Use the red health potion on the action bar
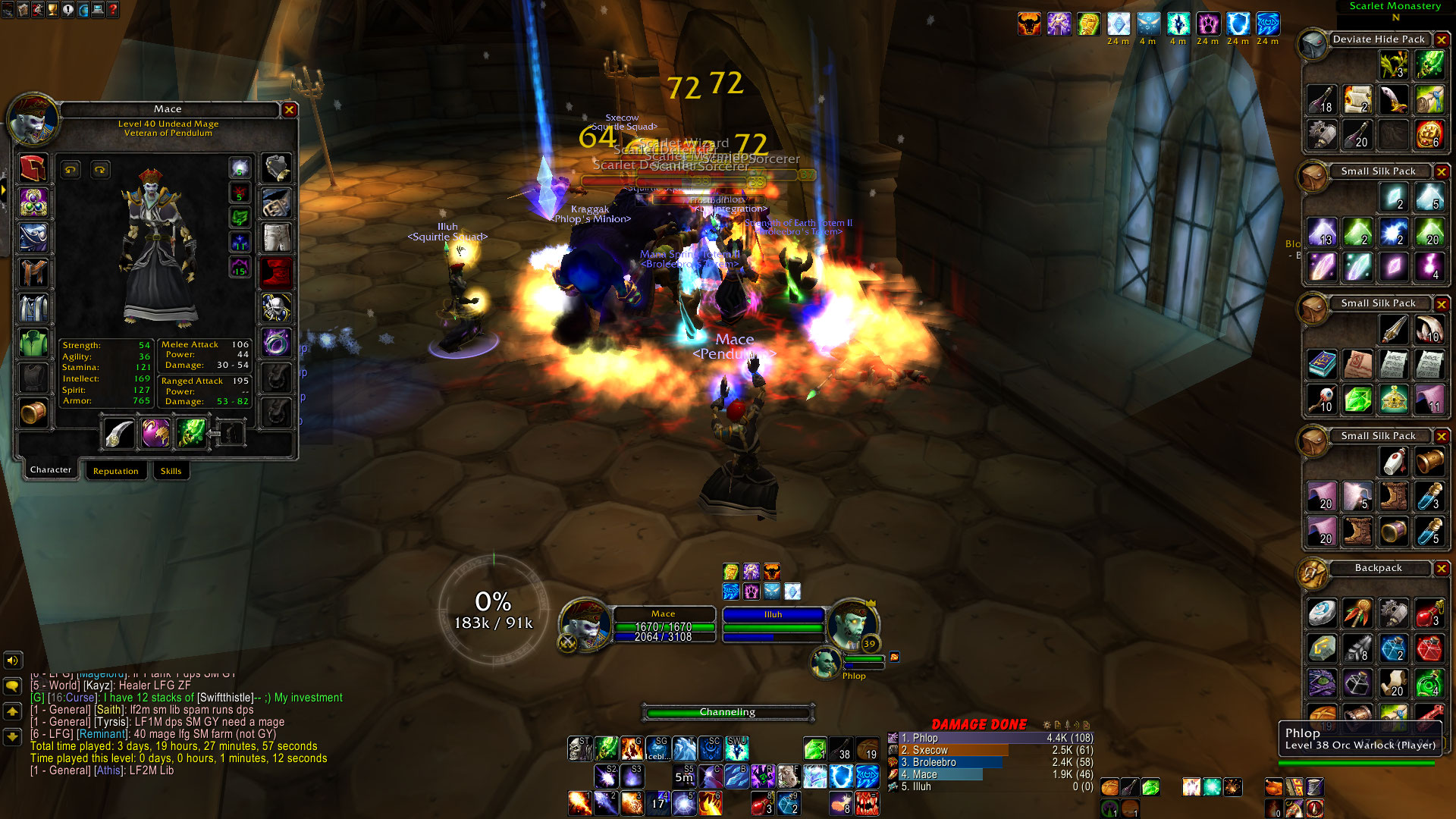Image resolution: width=1456 pixels, height=819 pixels. 761,802
